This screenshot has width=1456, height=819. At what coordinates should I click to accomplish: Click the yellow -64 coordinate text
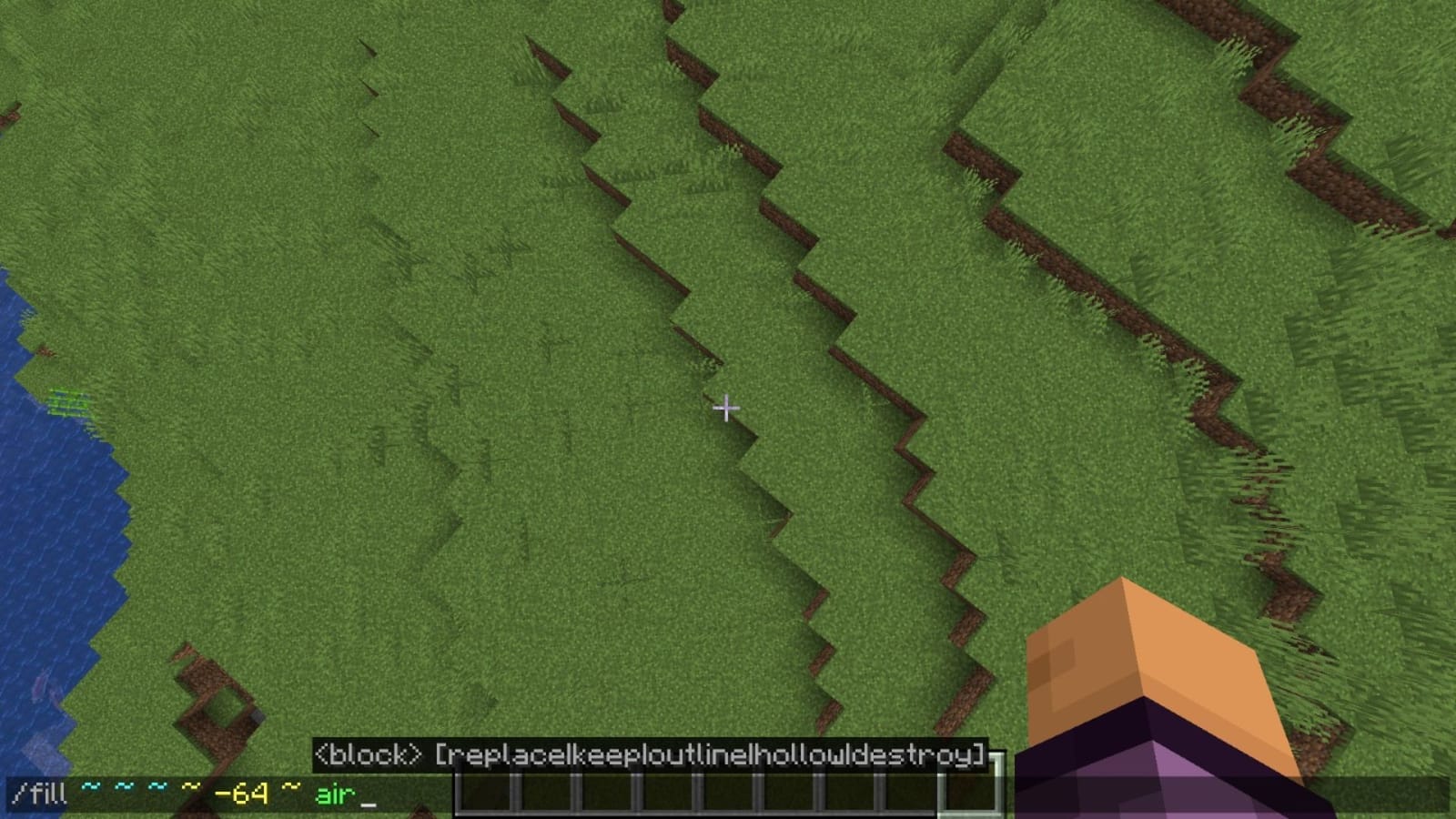click(x=242, y=793)
